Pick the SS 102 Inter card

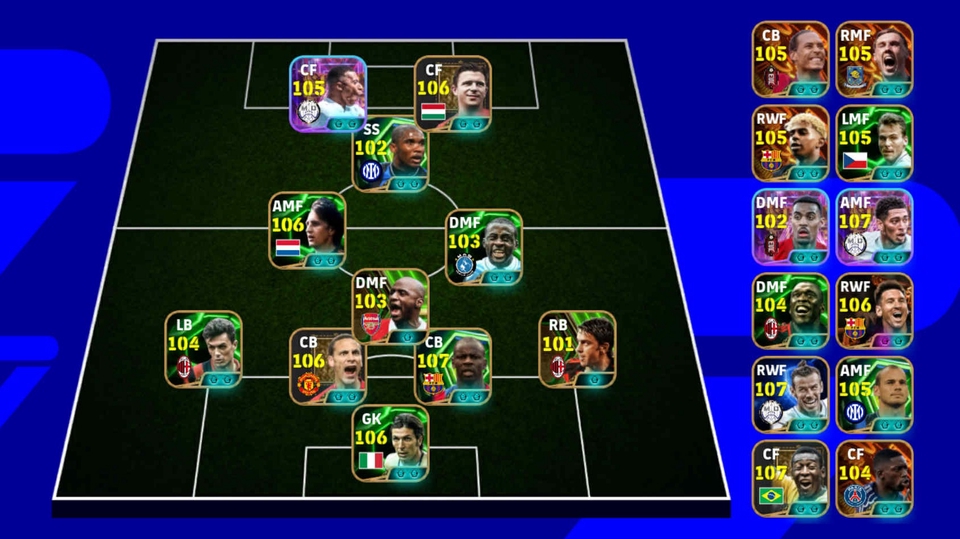click(390, 157)
